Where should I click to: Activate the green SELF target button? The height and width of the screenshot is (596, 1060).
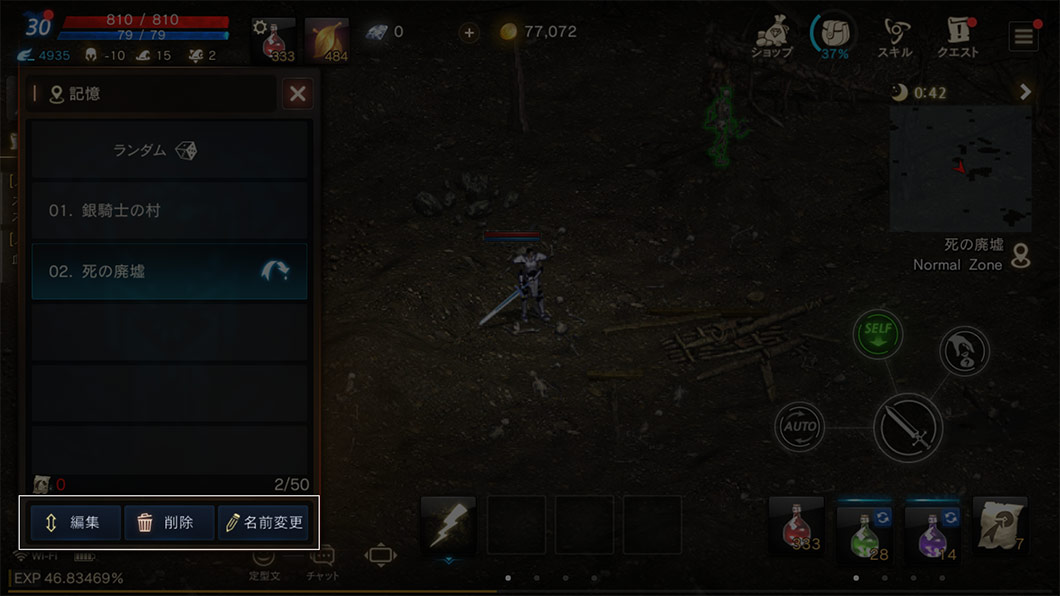(x=877, y=335)
